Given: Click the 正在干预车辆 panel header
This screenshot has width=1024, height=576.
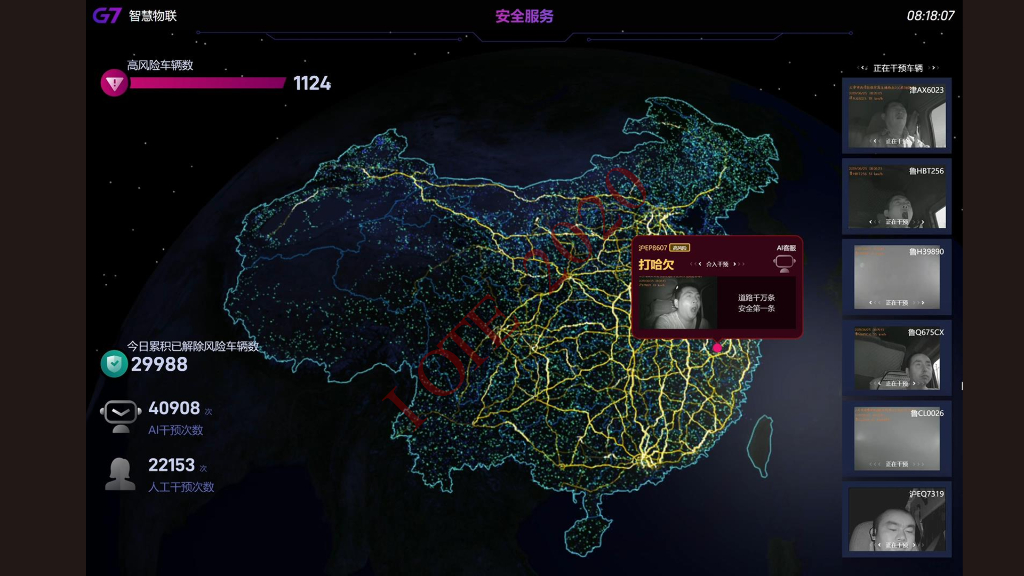Looking at the screenshot, I should click(x=897, y=68).
